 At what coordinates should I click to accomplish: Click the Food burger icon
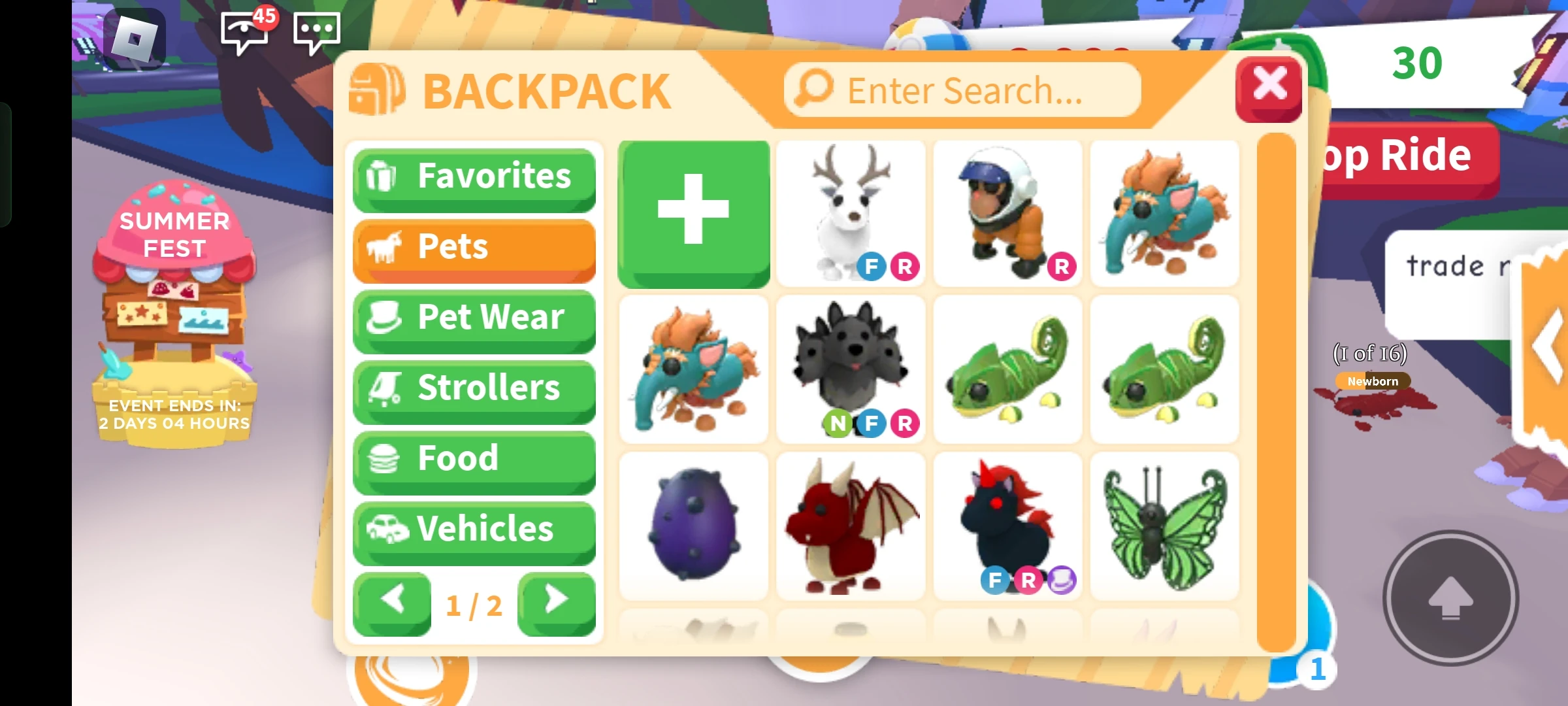tap(385, 460)
